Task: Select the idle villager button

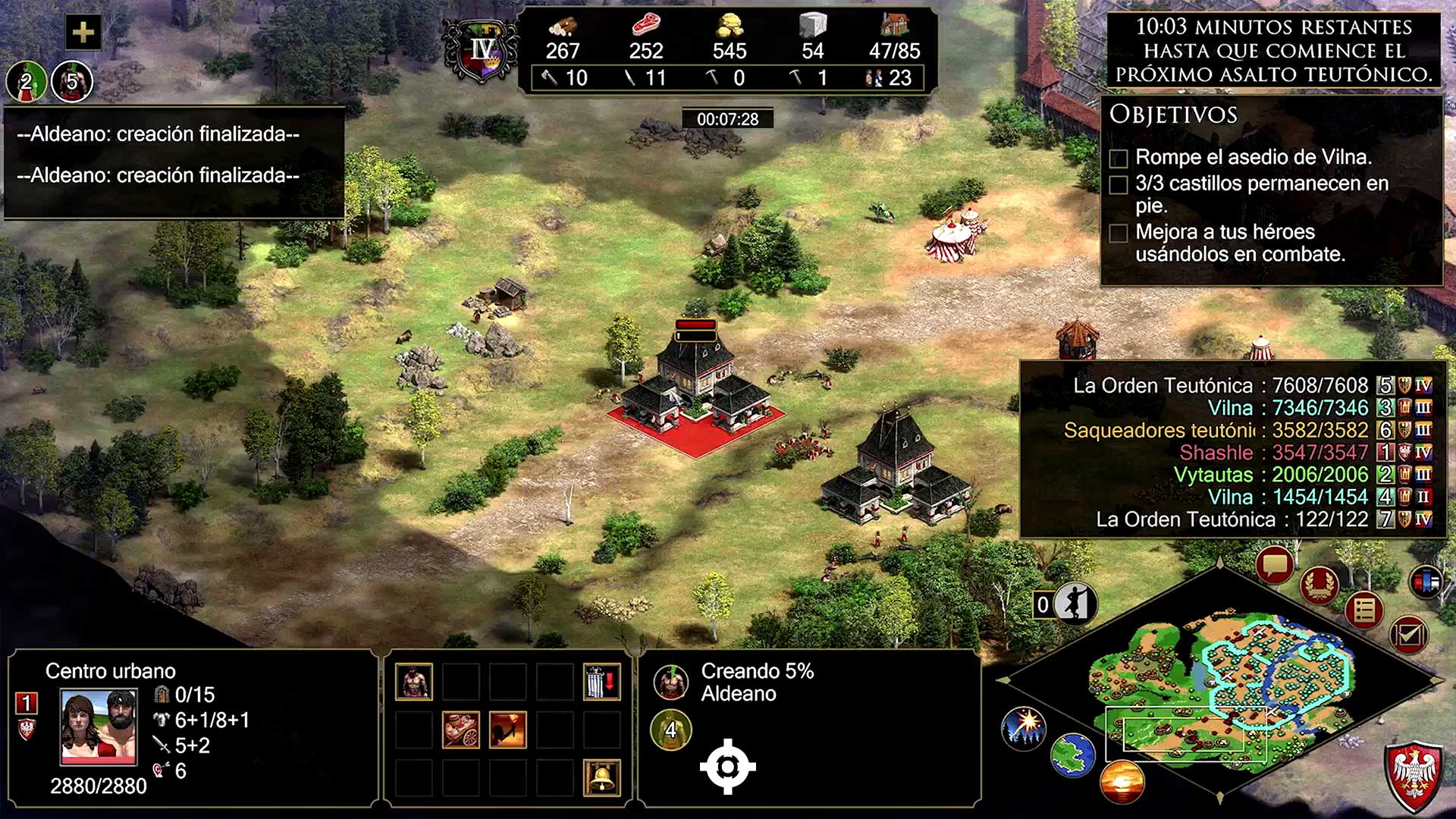Action: pyautogui.click(x=1075, y=604)
